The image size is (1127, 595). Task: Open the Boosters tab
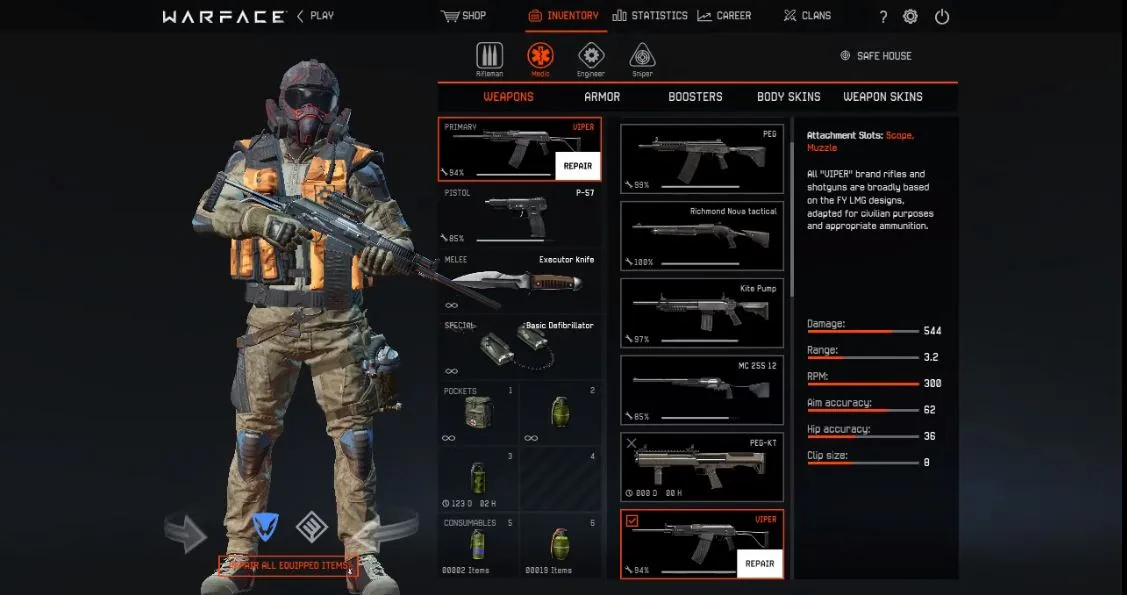tap(695, 97)
